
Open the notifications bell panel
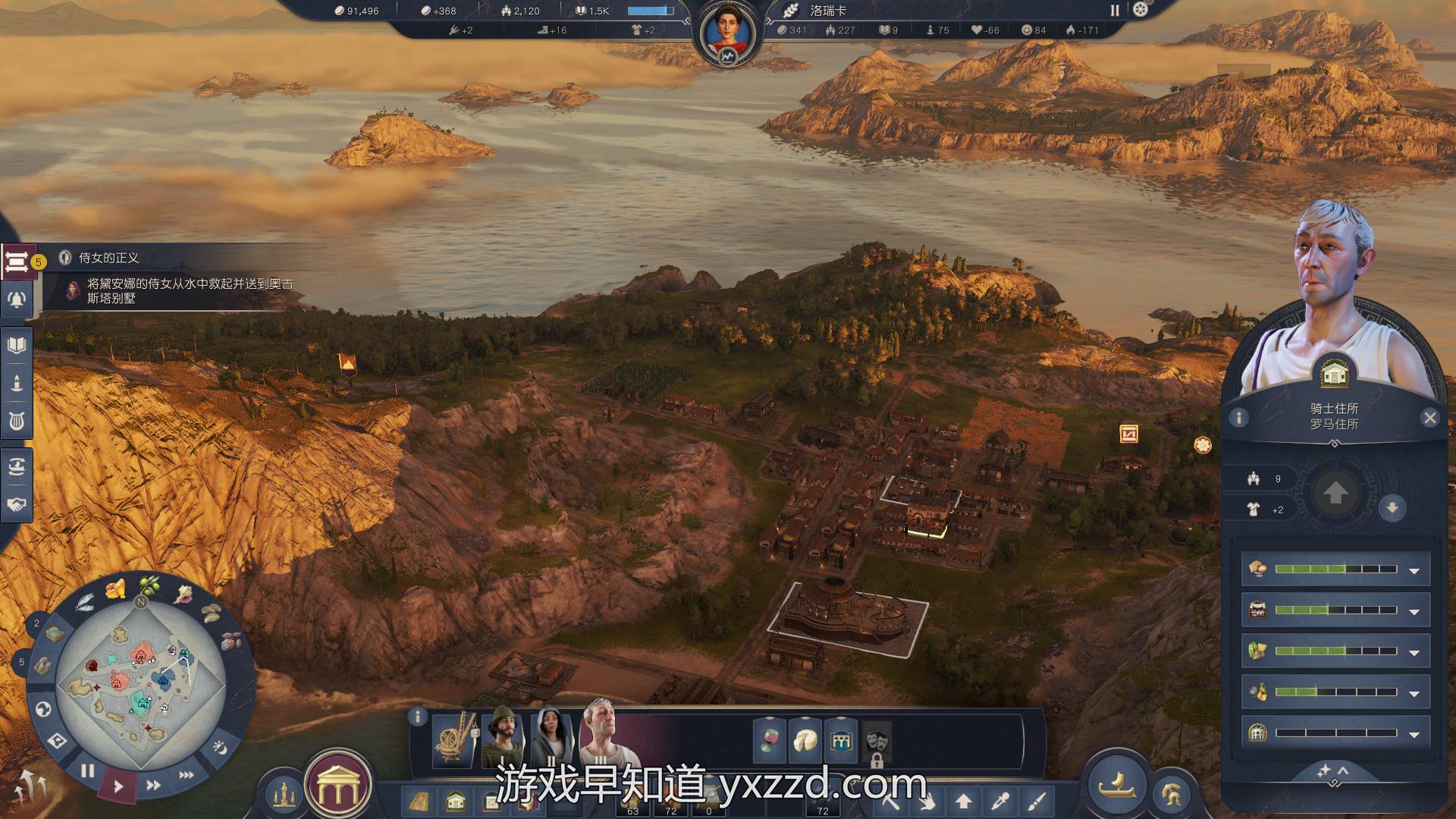pyautogui.click(x=17, y=300)
